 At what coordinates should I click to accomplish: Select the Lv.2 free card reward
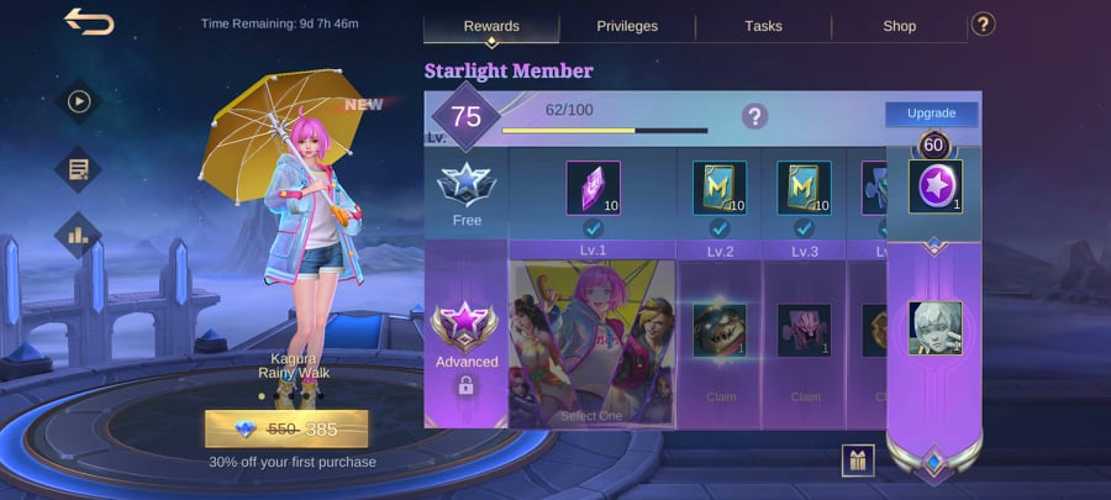719,188
